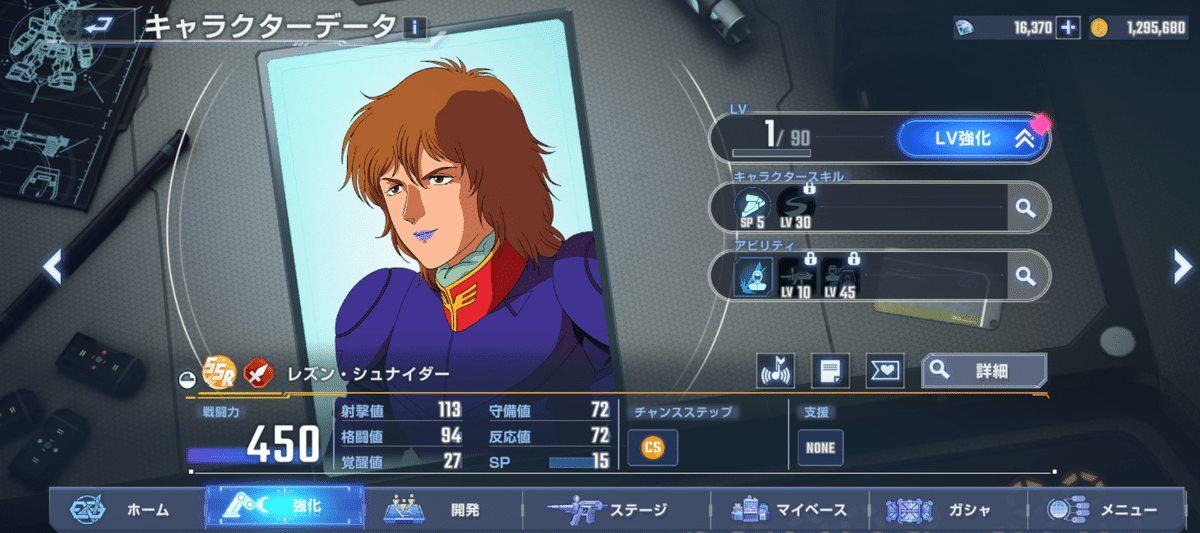
Task: Go back using the return arrow button
Action: pyautogui.click(x=98, y=26)
